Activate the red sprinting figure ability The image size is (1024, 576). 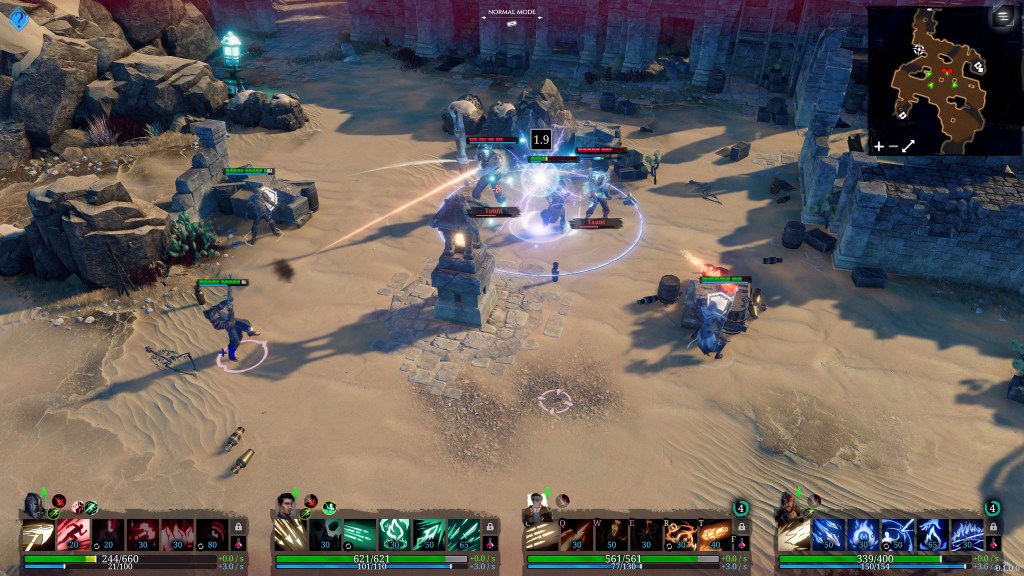[x=74, y=534]
